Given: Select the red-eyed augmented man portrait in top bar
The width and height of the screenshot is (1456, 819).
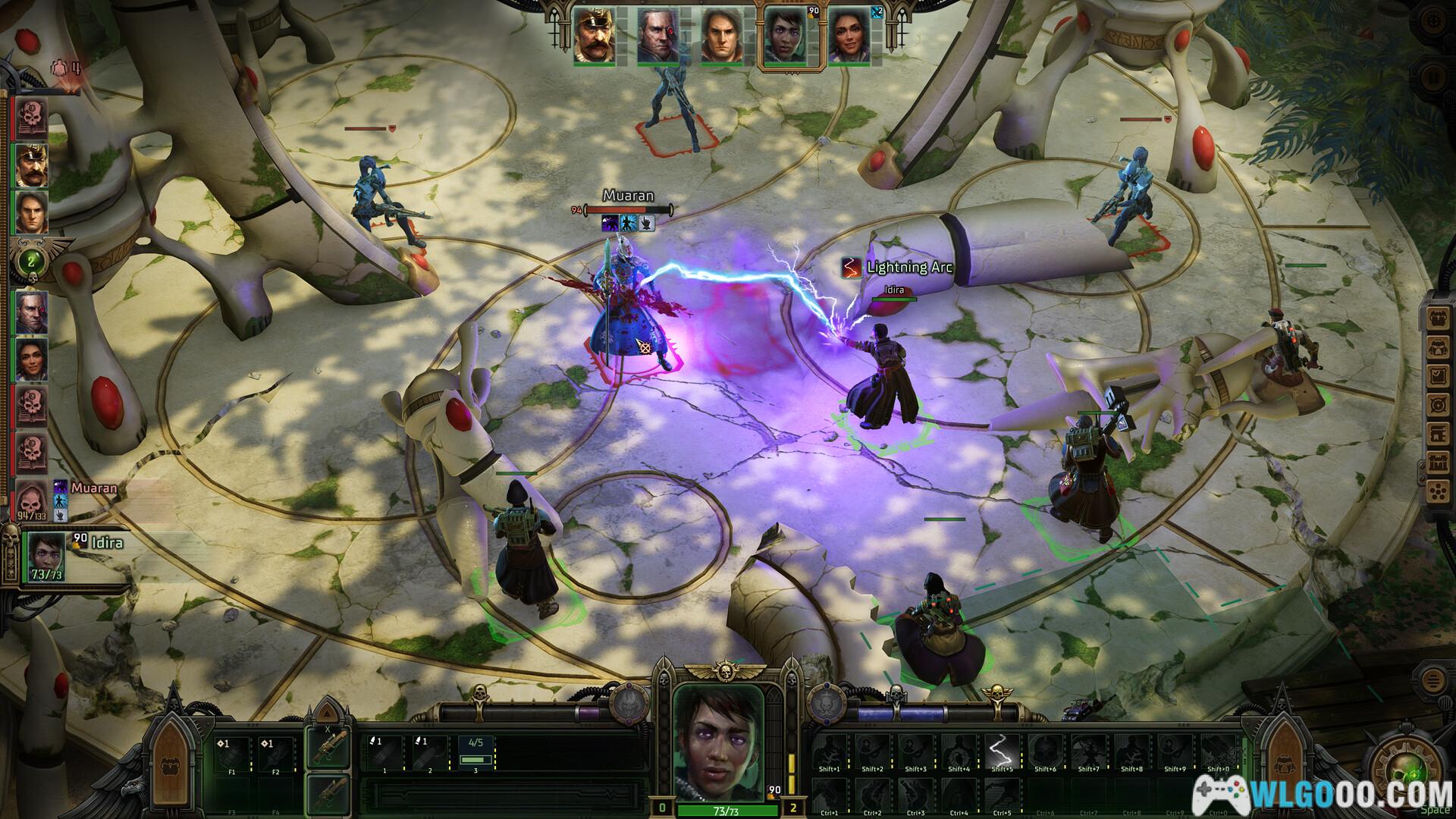Looking at the screenshot, I should 658,37.
